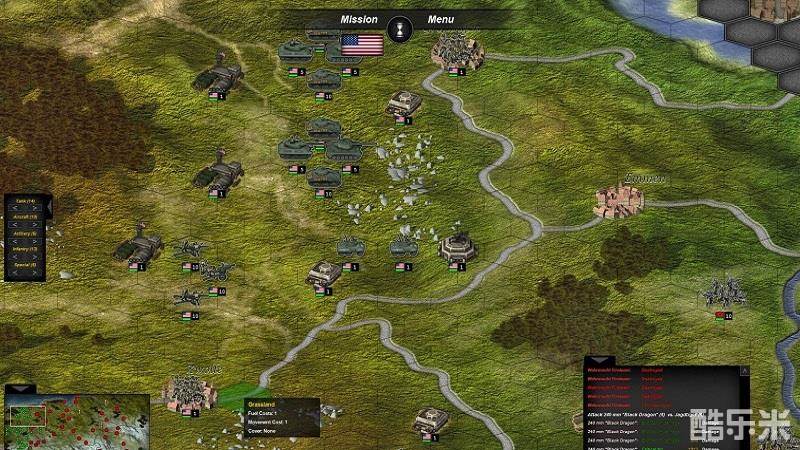
Task: Open the game Menu
Action: coord(440,19)
